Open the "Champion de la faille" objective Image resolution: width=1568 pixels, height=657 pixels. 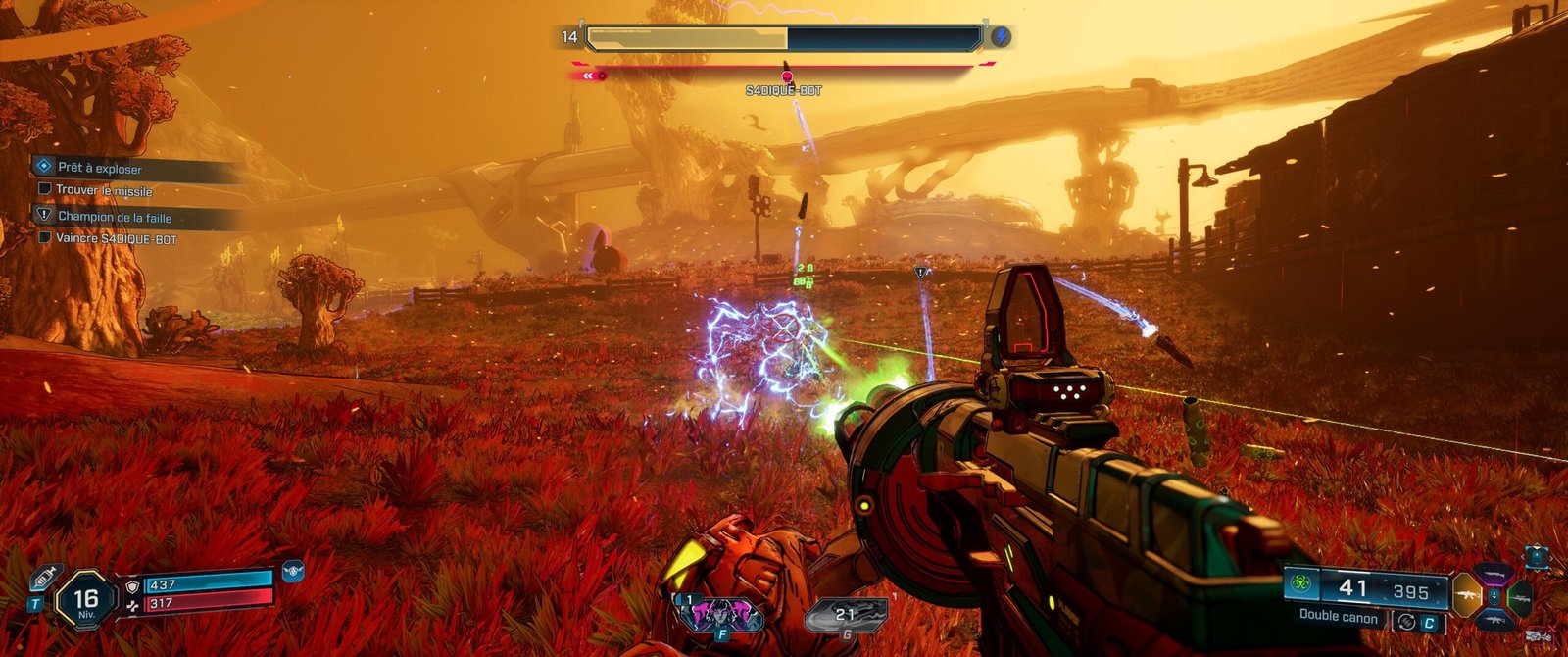click(x=114, y=217)
